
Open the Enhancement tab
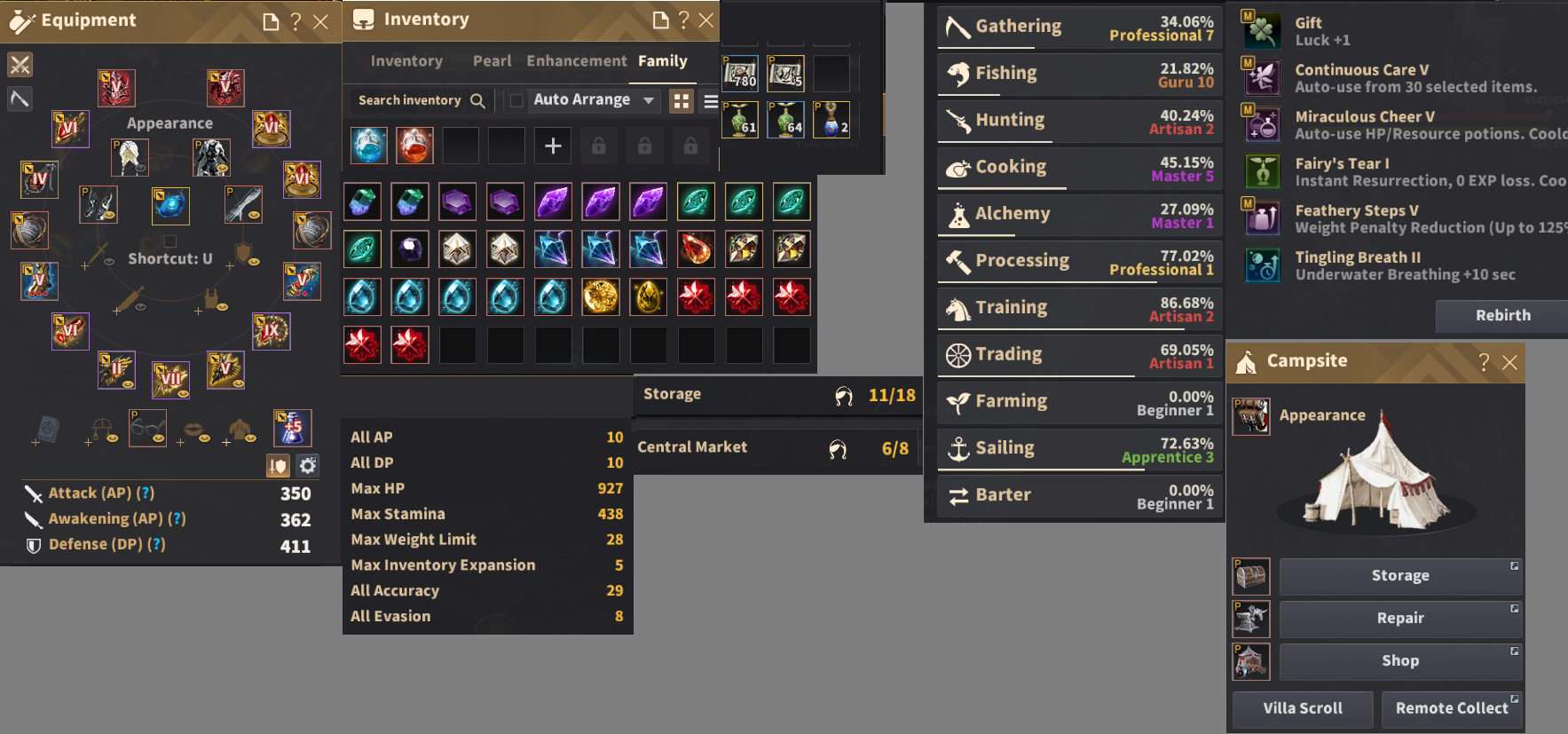577,61
